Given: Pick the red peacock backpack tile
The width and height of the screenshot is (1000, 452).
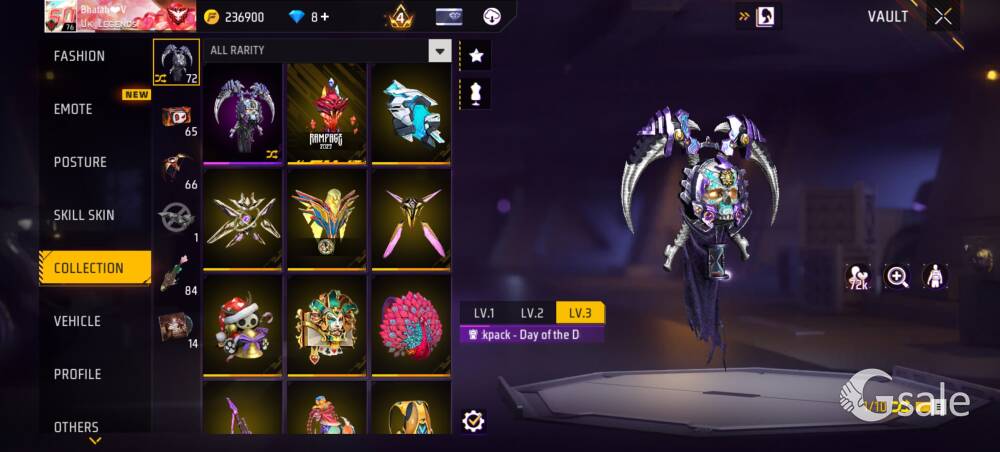Looking at the screenshot, I should 411,325.
